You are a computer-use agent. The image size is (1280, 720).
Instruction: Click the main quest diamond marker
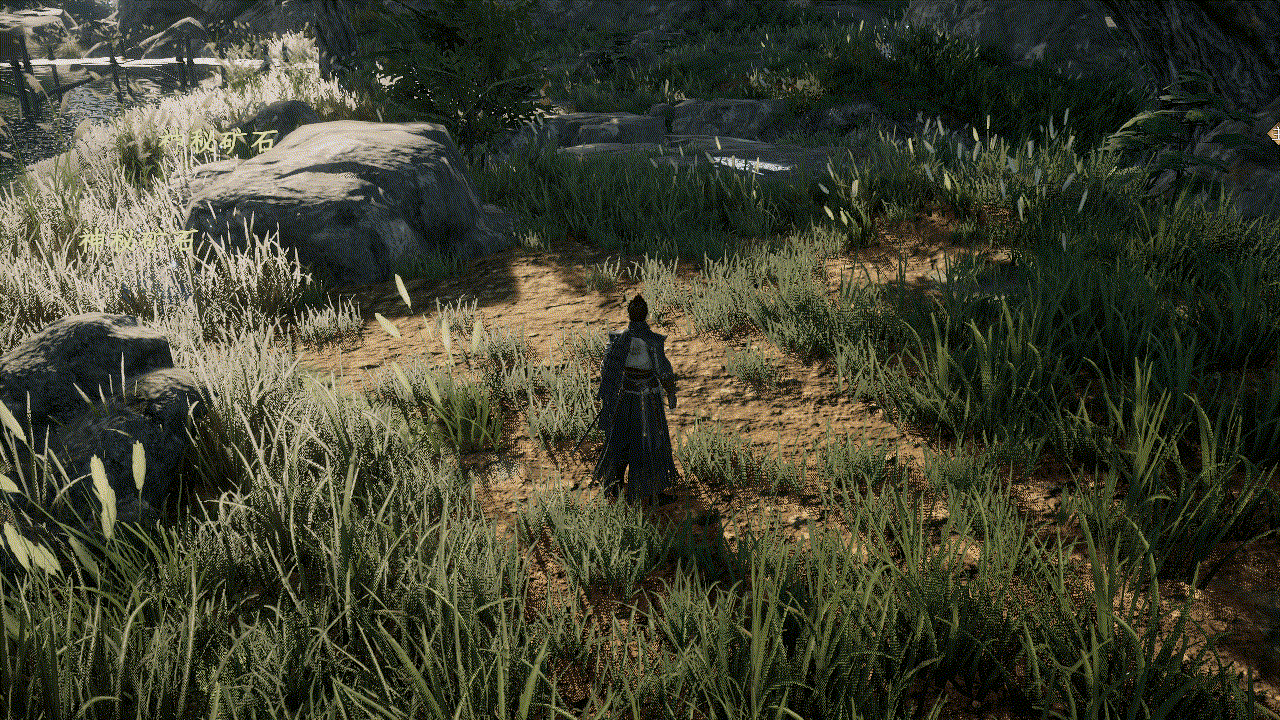click(x=1274, y=132)
